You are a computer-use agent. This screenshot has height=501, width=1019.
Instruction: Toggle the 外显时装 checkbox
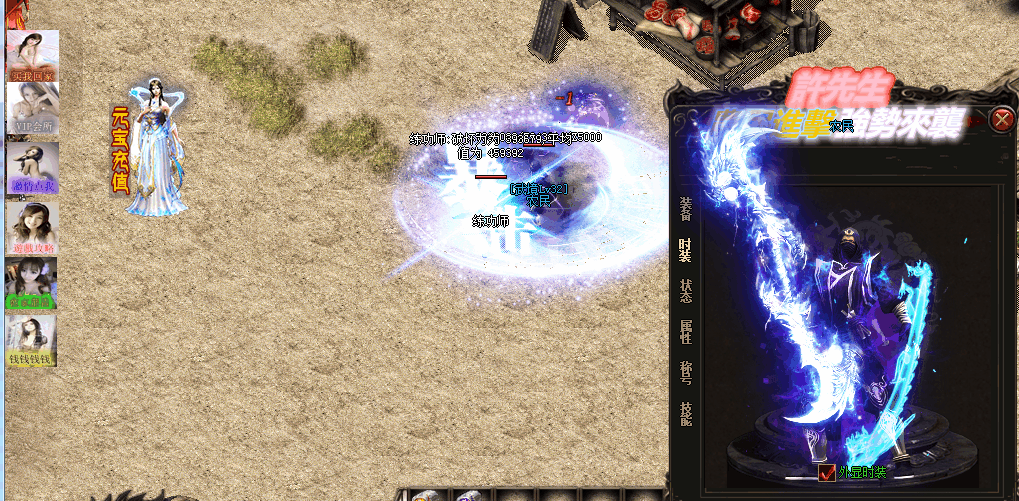(827, 473)
